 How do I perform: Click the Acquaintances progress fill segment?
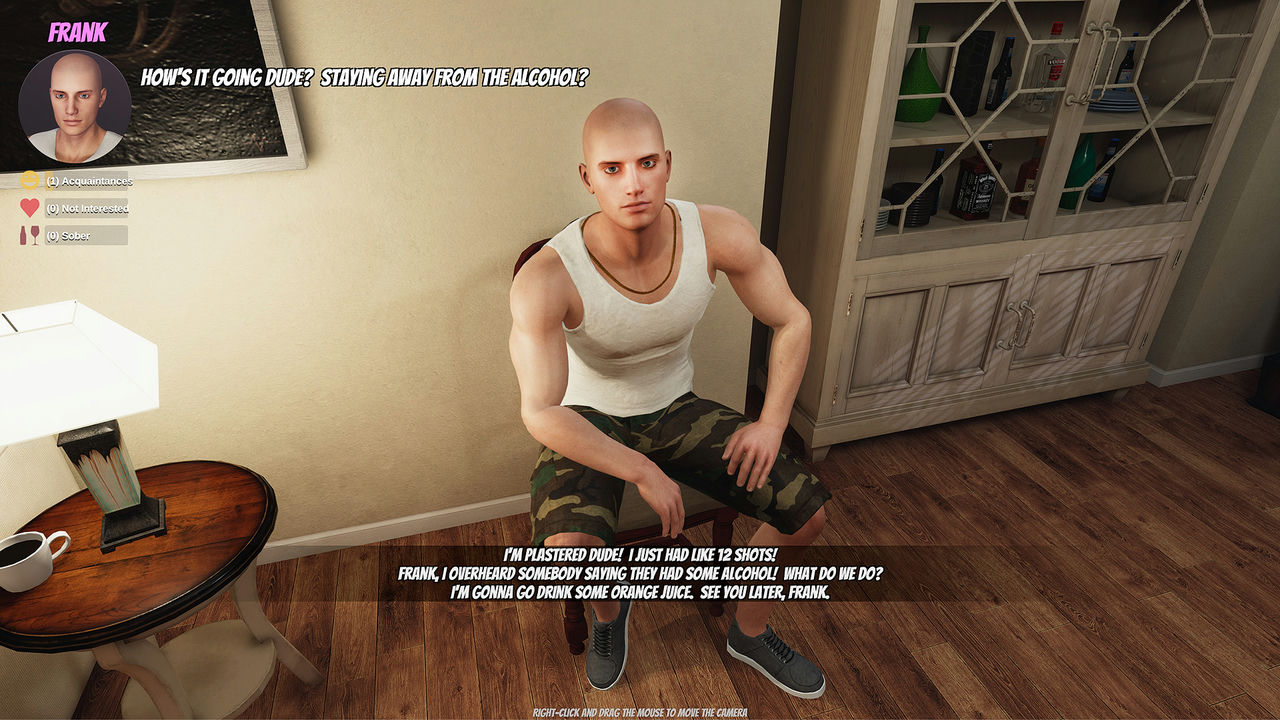[x=50, y=182]
